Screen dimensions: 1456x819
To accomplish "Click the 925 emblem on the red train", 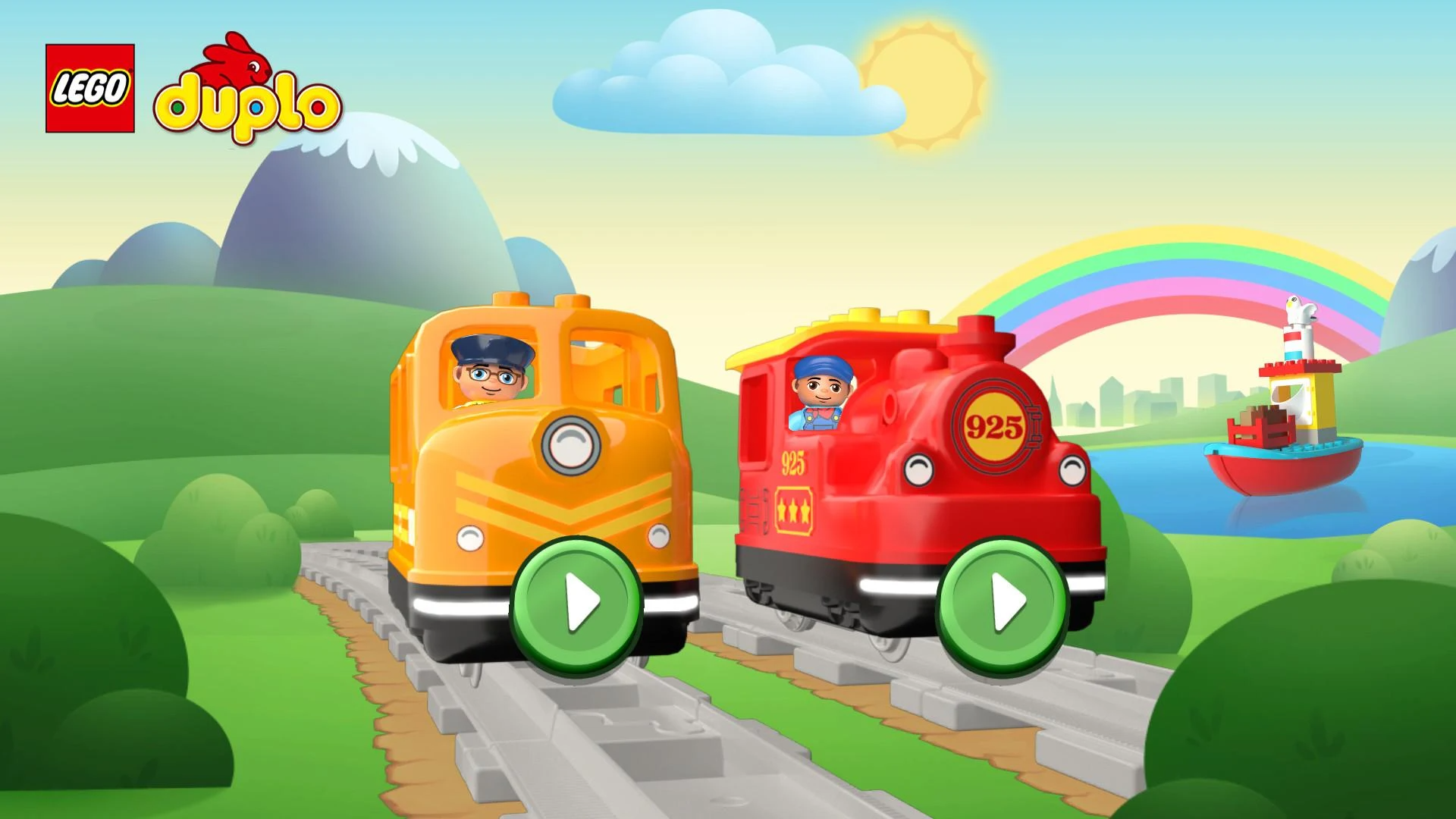I will click(x=995, y=427).
